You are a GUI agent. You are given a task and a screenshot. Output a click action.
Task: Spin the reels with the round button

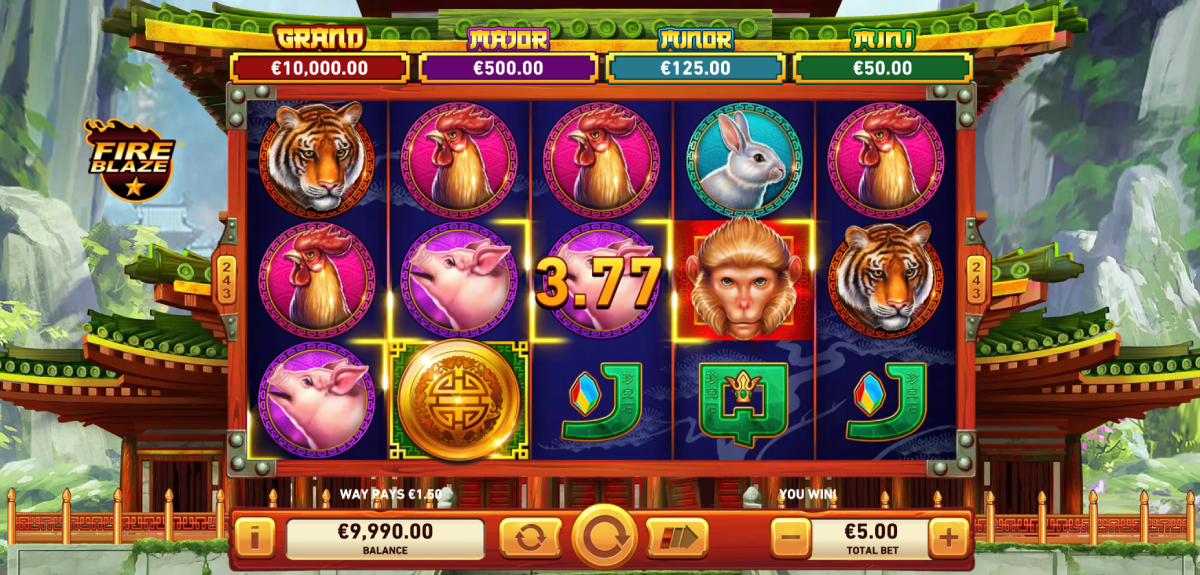tap(604, 538)
